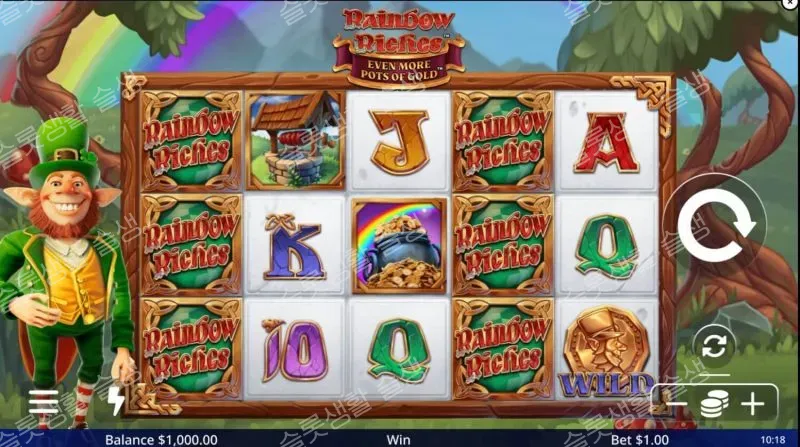Open the hamburger menu
The image size is (800, 447).
(x=44, y=402)
